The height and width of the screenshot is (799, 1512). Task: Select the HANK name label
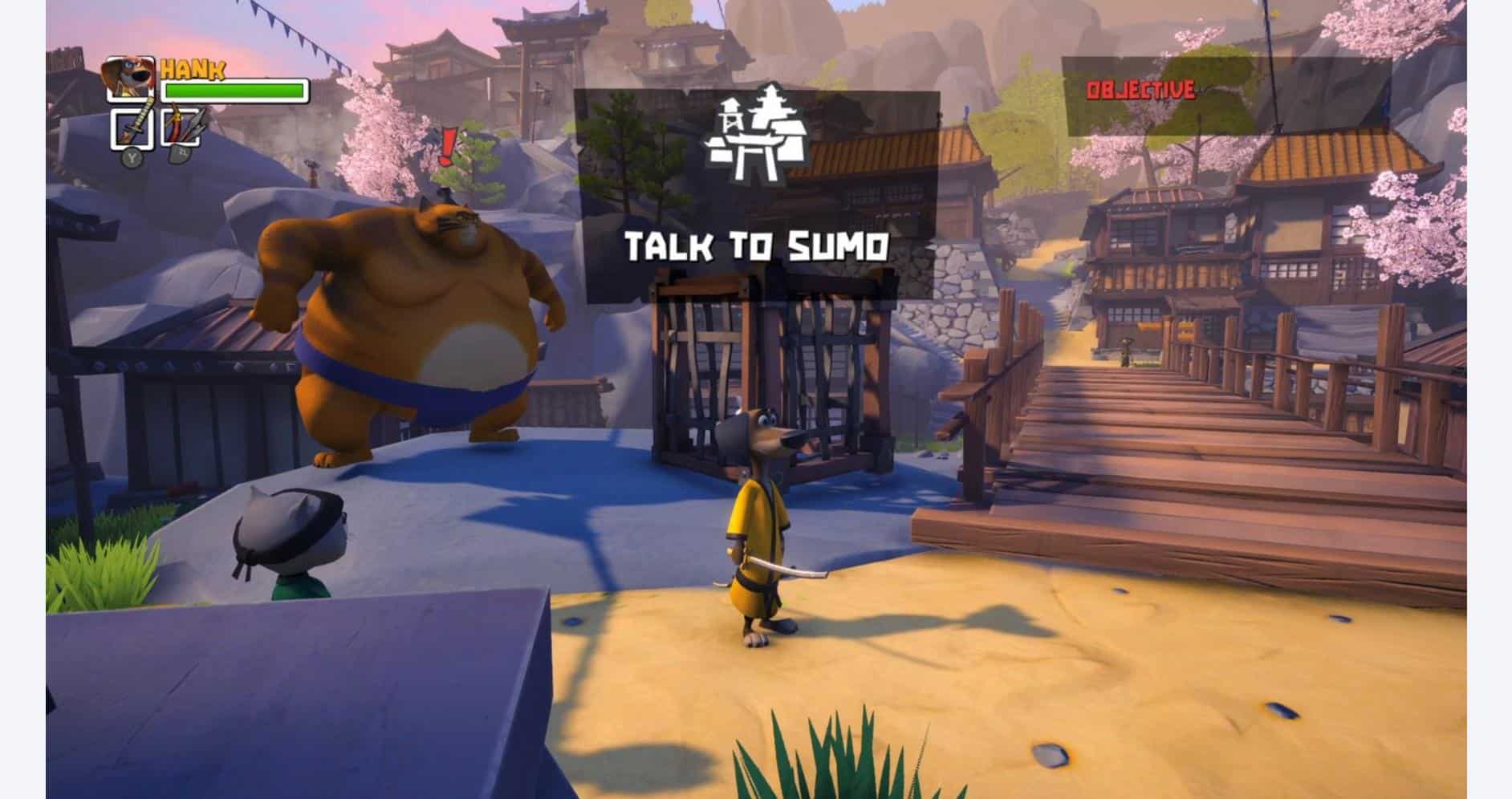click(195, 71)
